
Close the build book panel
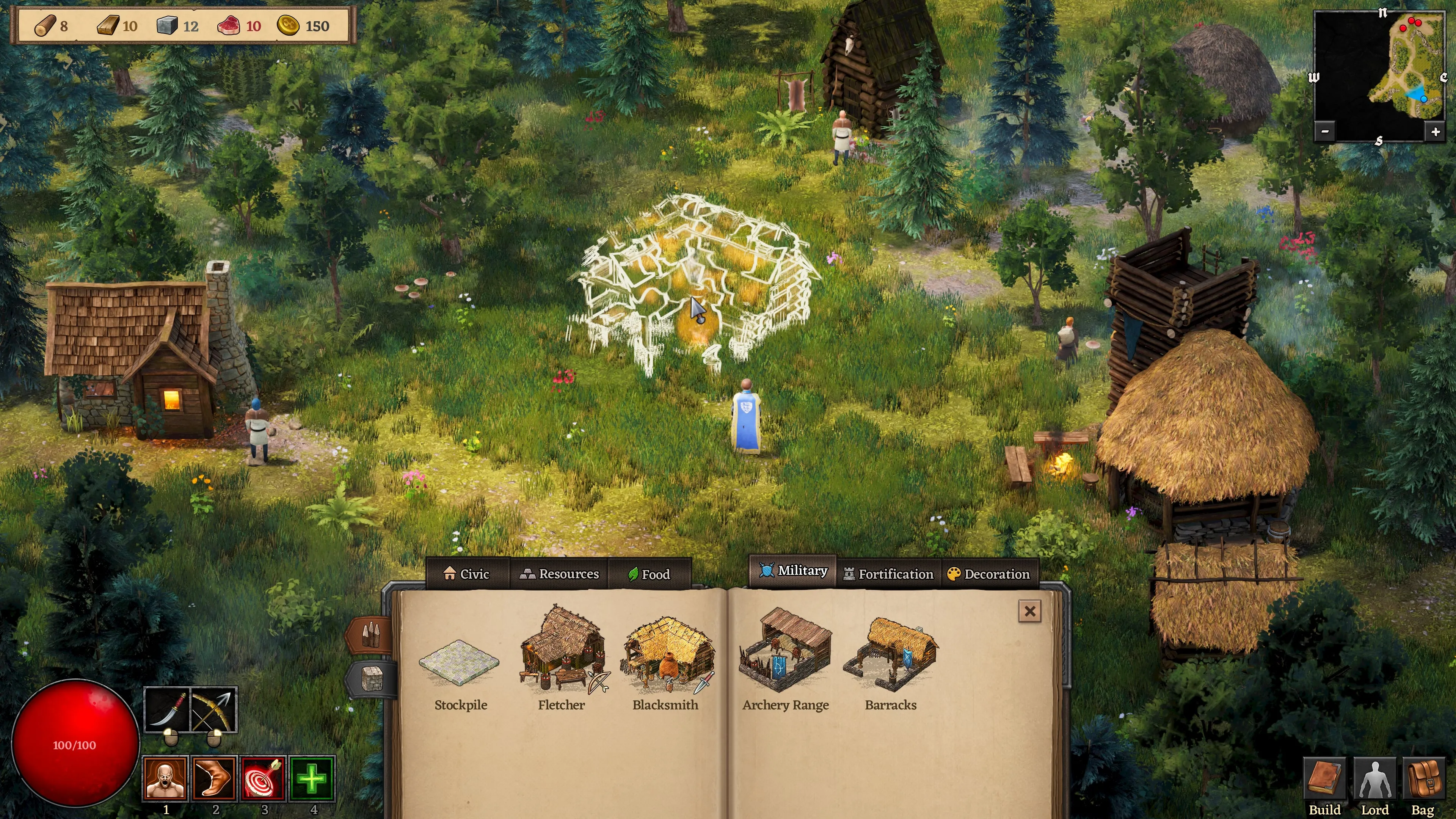pyautogui.click(x=1029, y=611)
